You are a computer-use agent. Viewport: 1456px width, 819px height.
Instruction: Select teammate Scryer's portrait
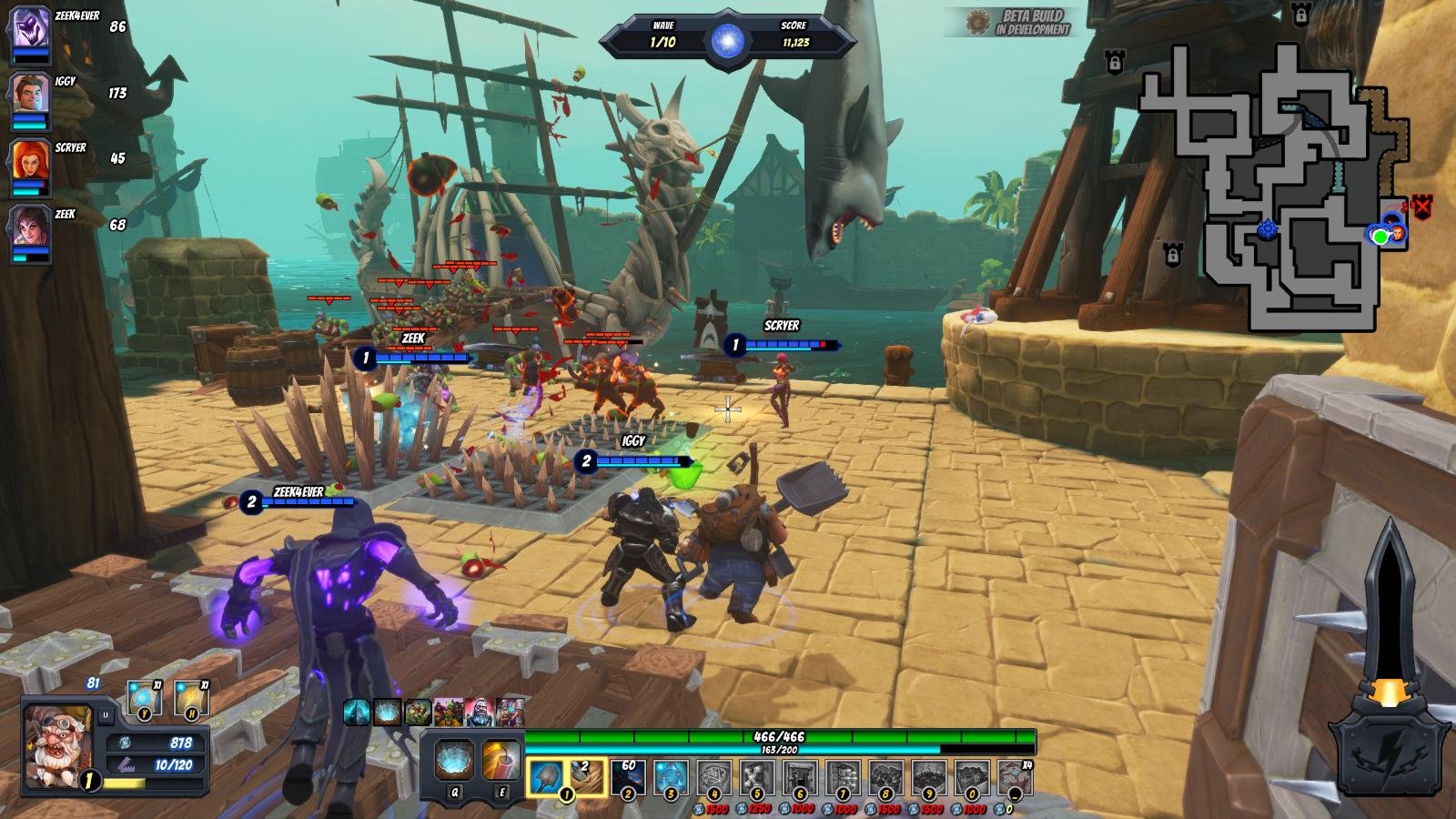[x=29, y=160]
